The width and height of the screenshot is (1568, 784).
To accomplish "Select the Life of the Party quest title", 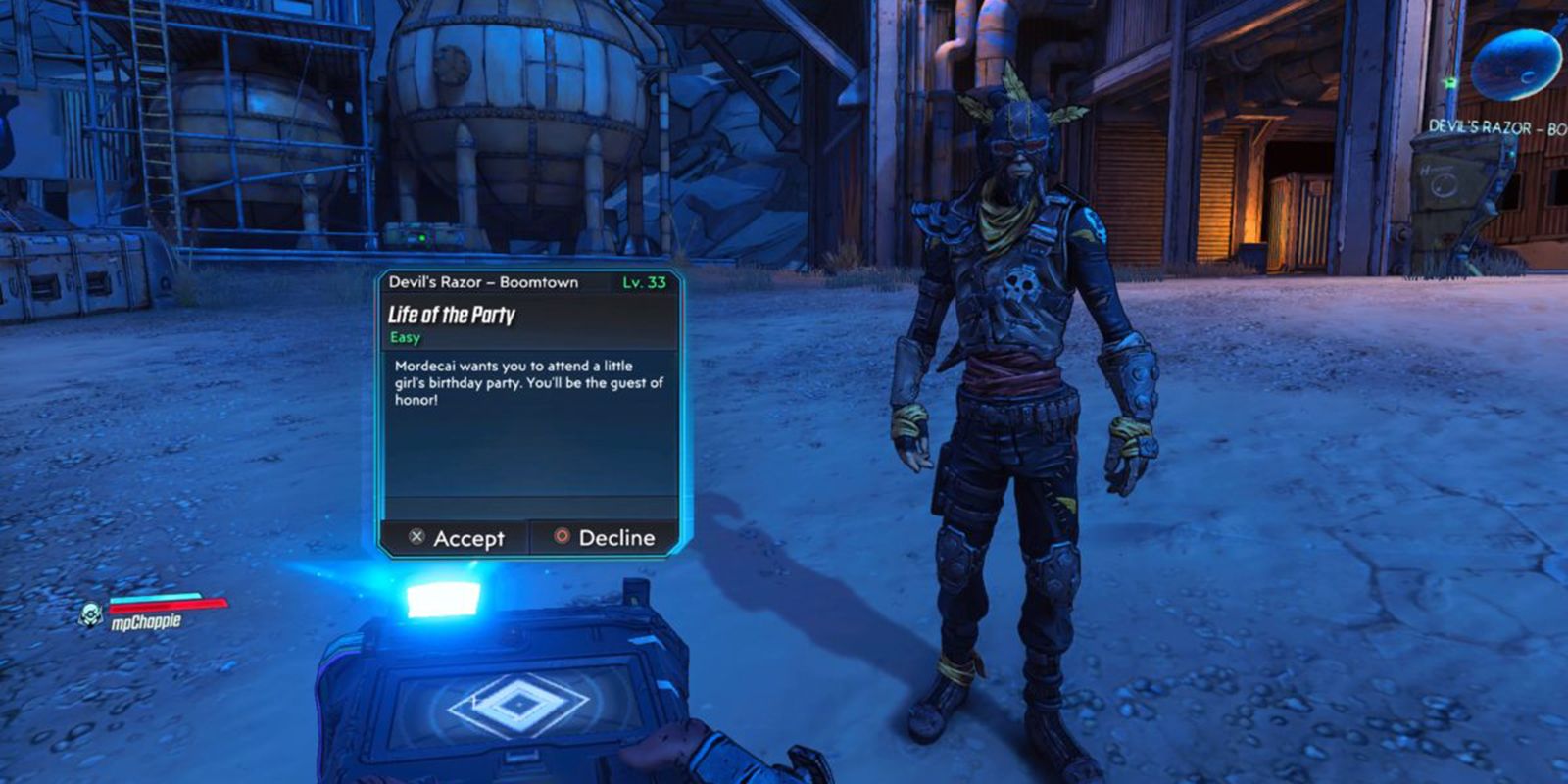I will click(450, 317).
